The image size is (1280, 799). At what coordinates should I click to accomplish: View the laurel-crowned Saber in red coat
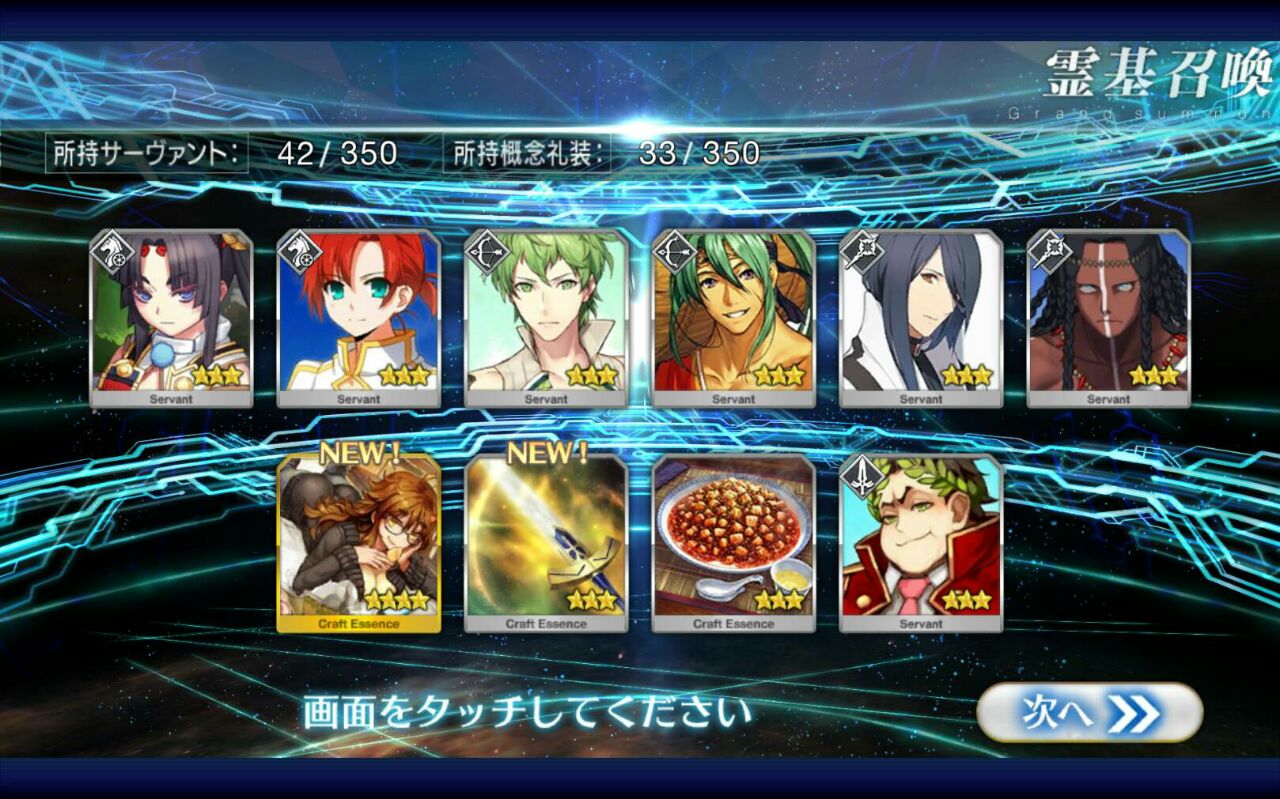(921, 543)
